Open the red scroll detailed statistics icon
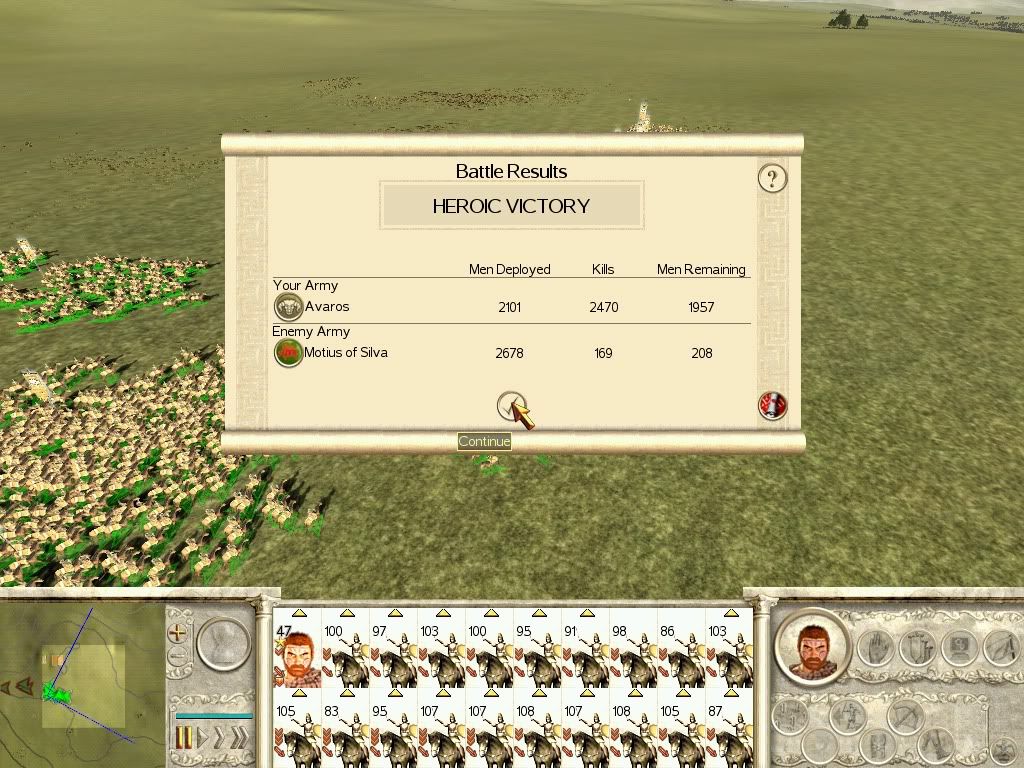 772,405
